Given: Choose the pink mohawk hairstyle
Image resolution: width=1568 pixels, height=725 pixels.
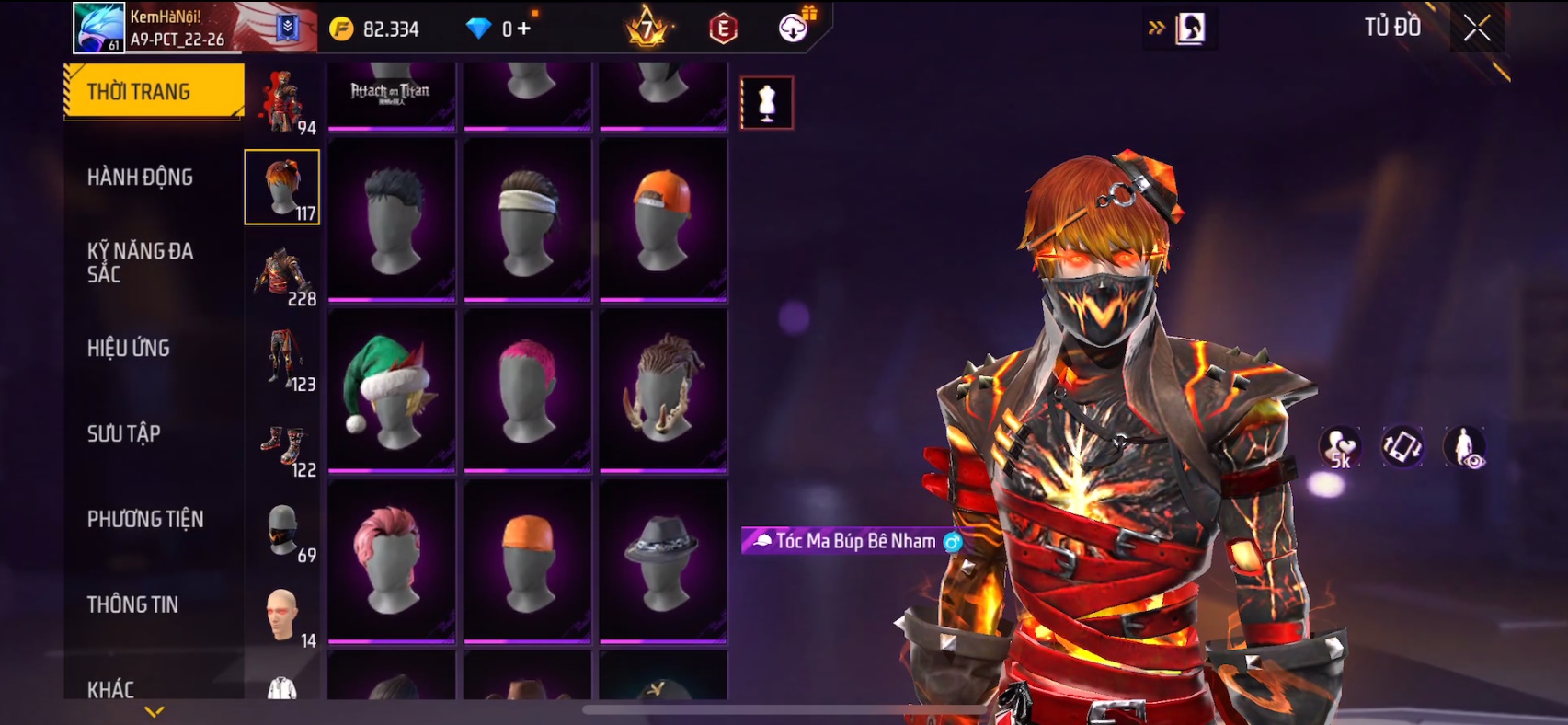Looking at the screenshot, I should click(x=527, y=390).
